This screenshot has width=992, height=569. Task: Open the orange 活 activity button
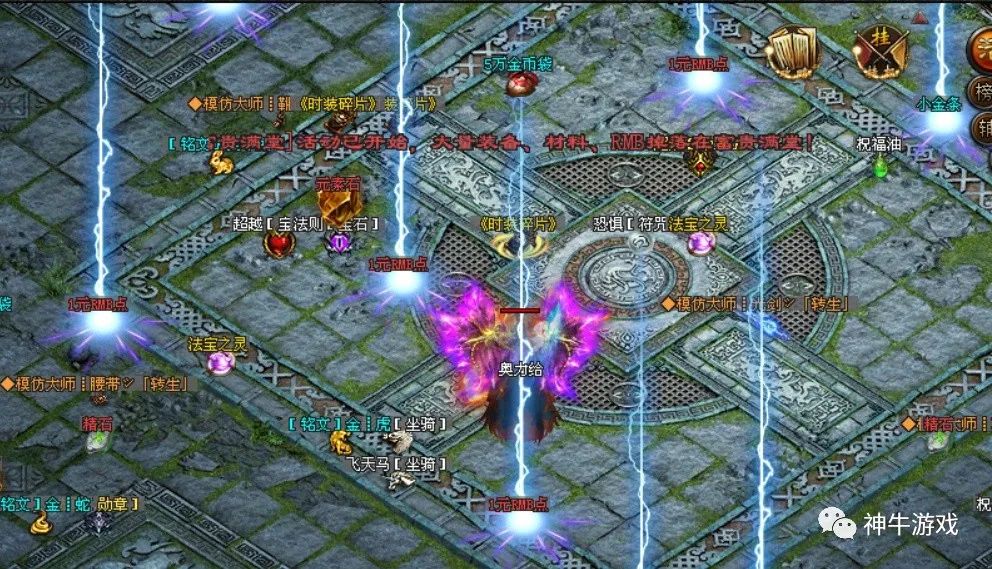coord(981,50)
